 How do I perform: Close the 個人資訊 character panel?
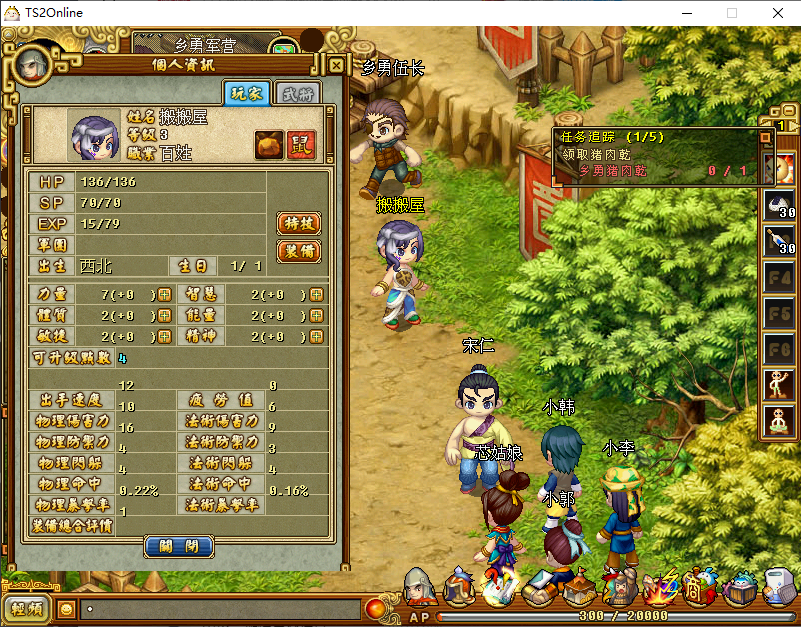[x=337, y=66]
